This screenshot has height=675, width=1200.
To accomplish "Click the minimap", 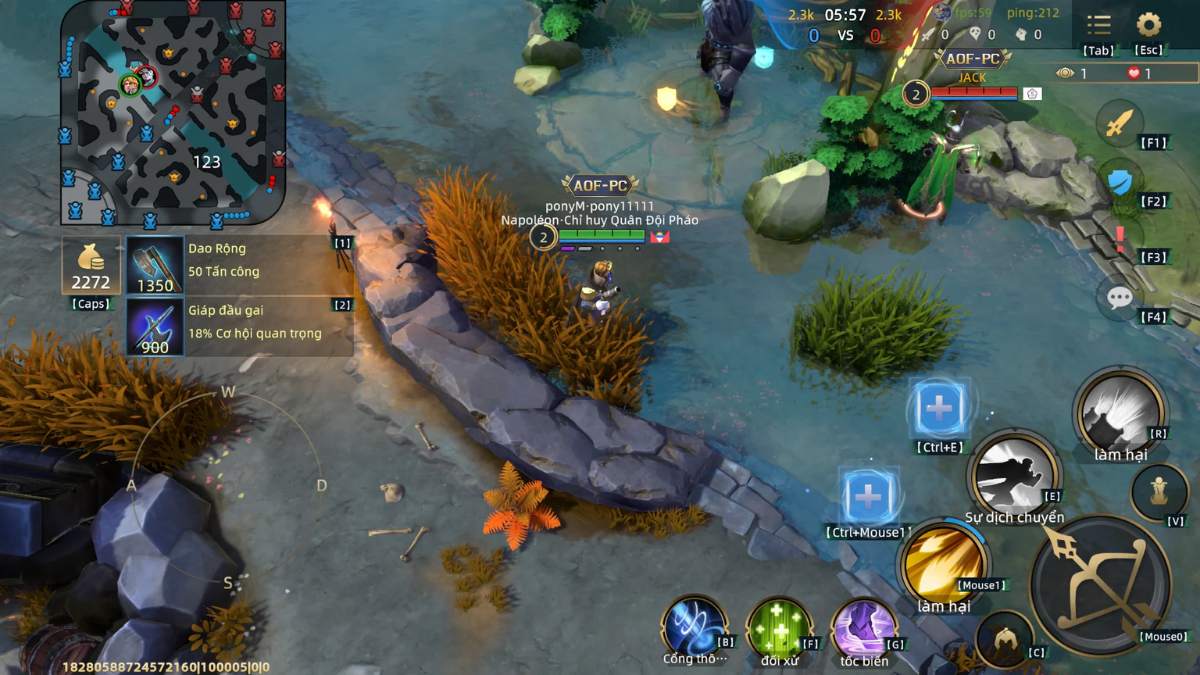I will (173, 112).
